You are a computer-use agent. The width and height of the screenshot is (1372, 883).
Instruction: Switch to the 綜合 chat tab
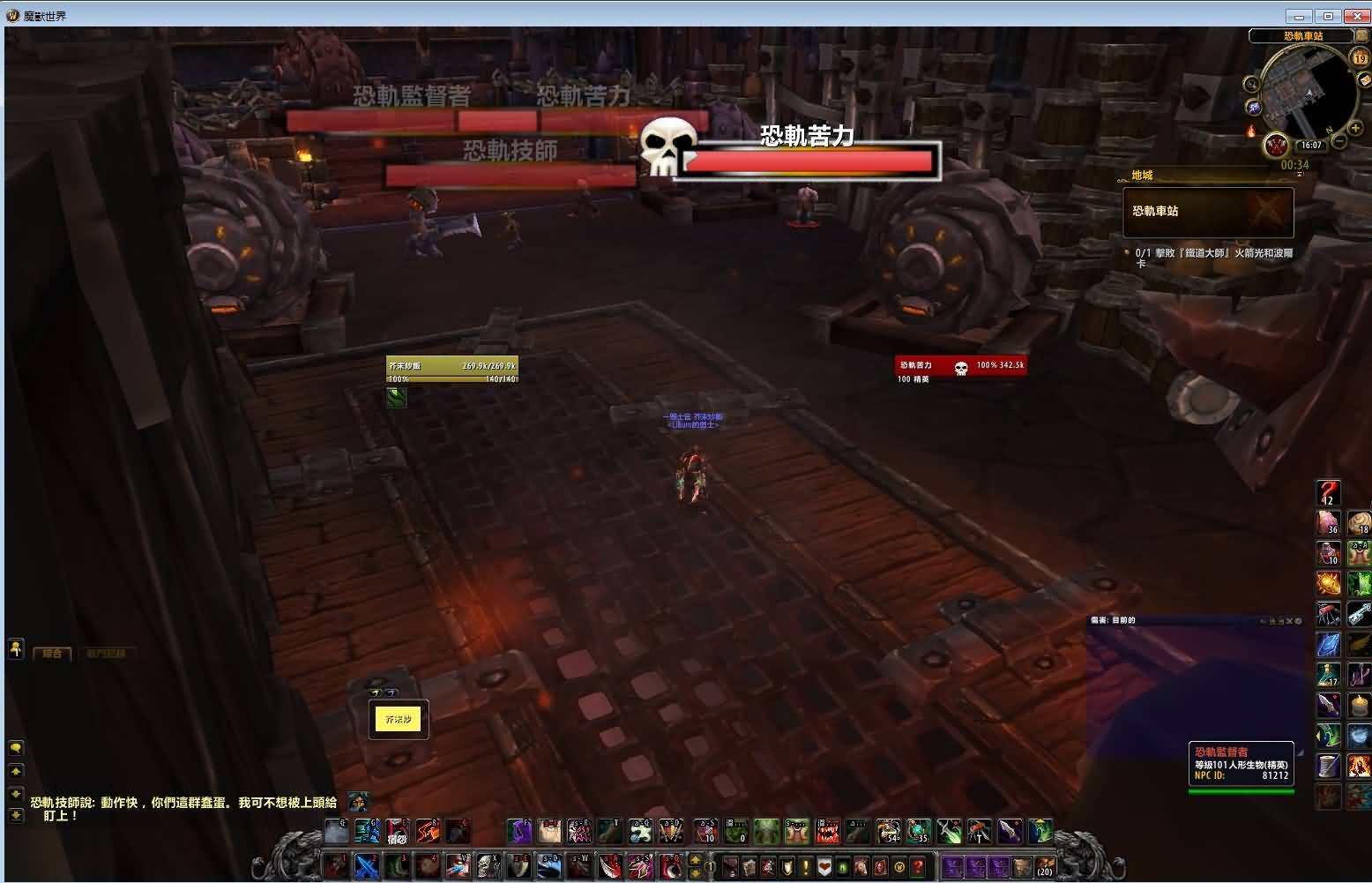click(52, 654)
